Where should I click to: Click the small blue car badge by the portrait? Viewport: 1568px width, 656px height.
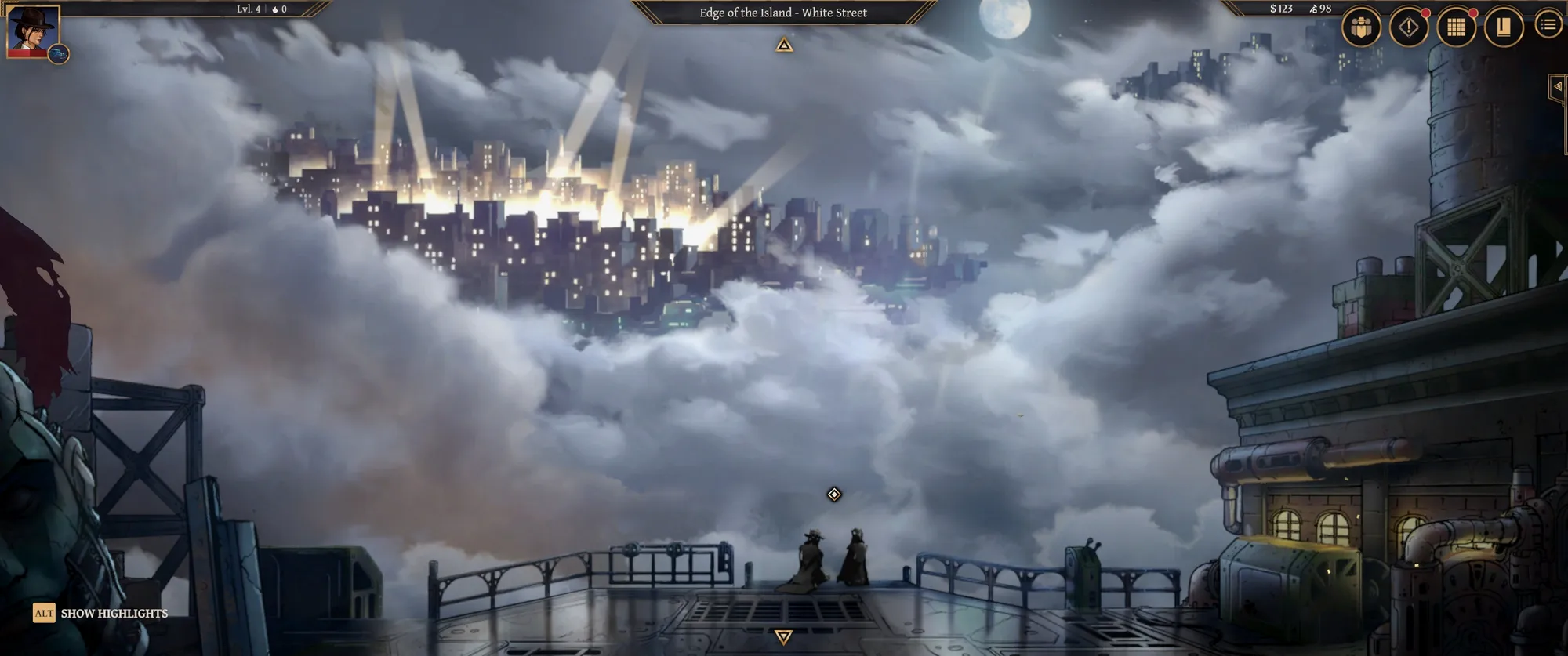59,54
